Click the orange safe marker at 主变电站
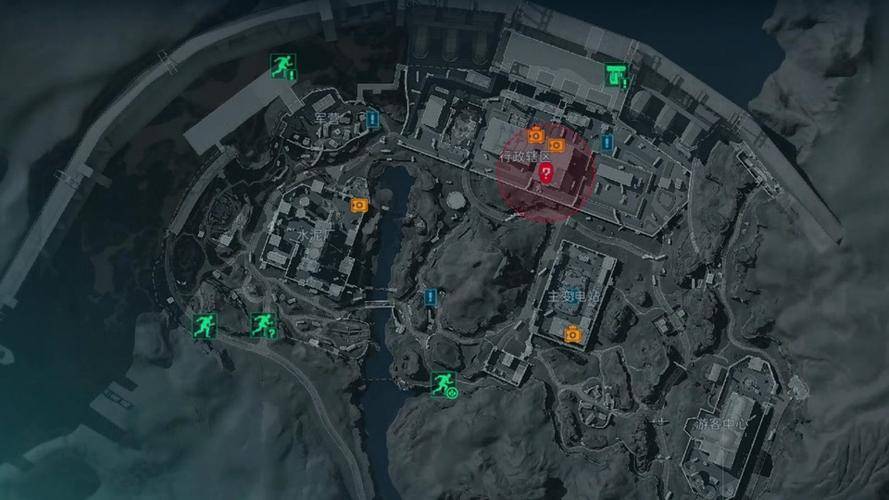The image size is (889, 500). coord(573,333)
